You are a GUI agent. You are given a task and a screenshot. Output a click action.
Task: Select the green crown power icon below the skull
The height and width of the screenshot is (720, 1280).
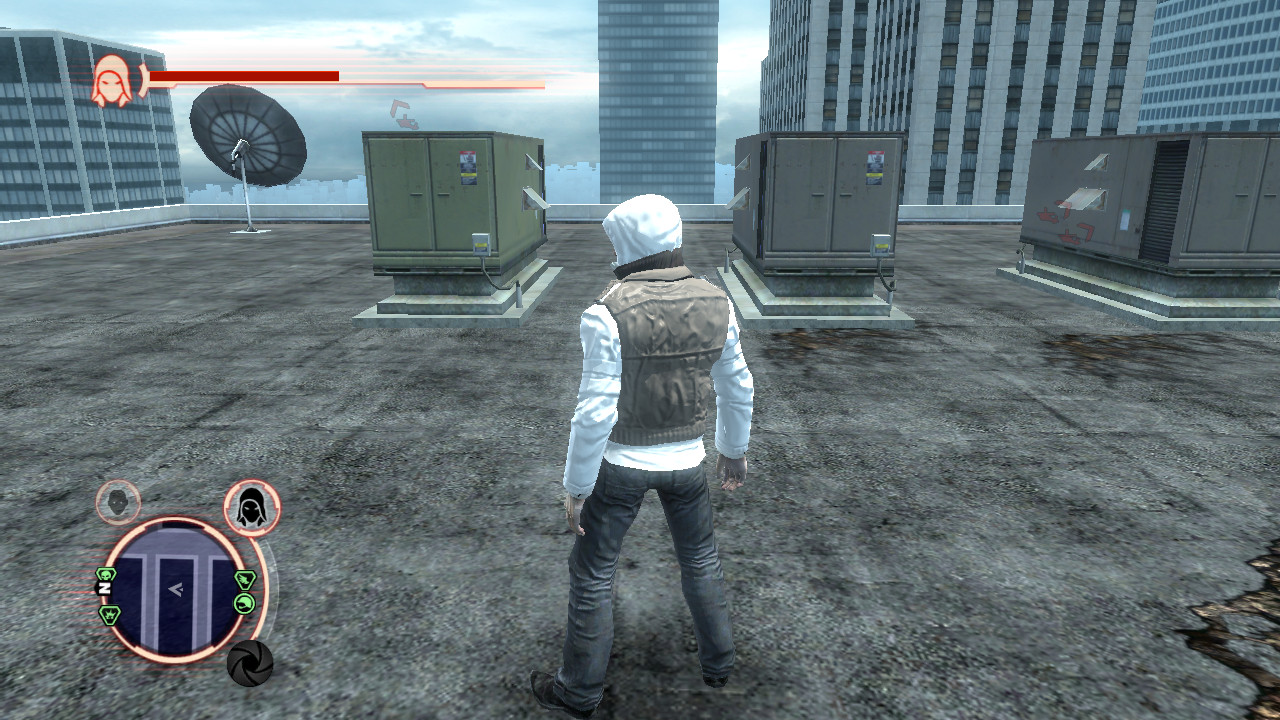109,614
